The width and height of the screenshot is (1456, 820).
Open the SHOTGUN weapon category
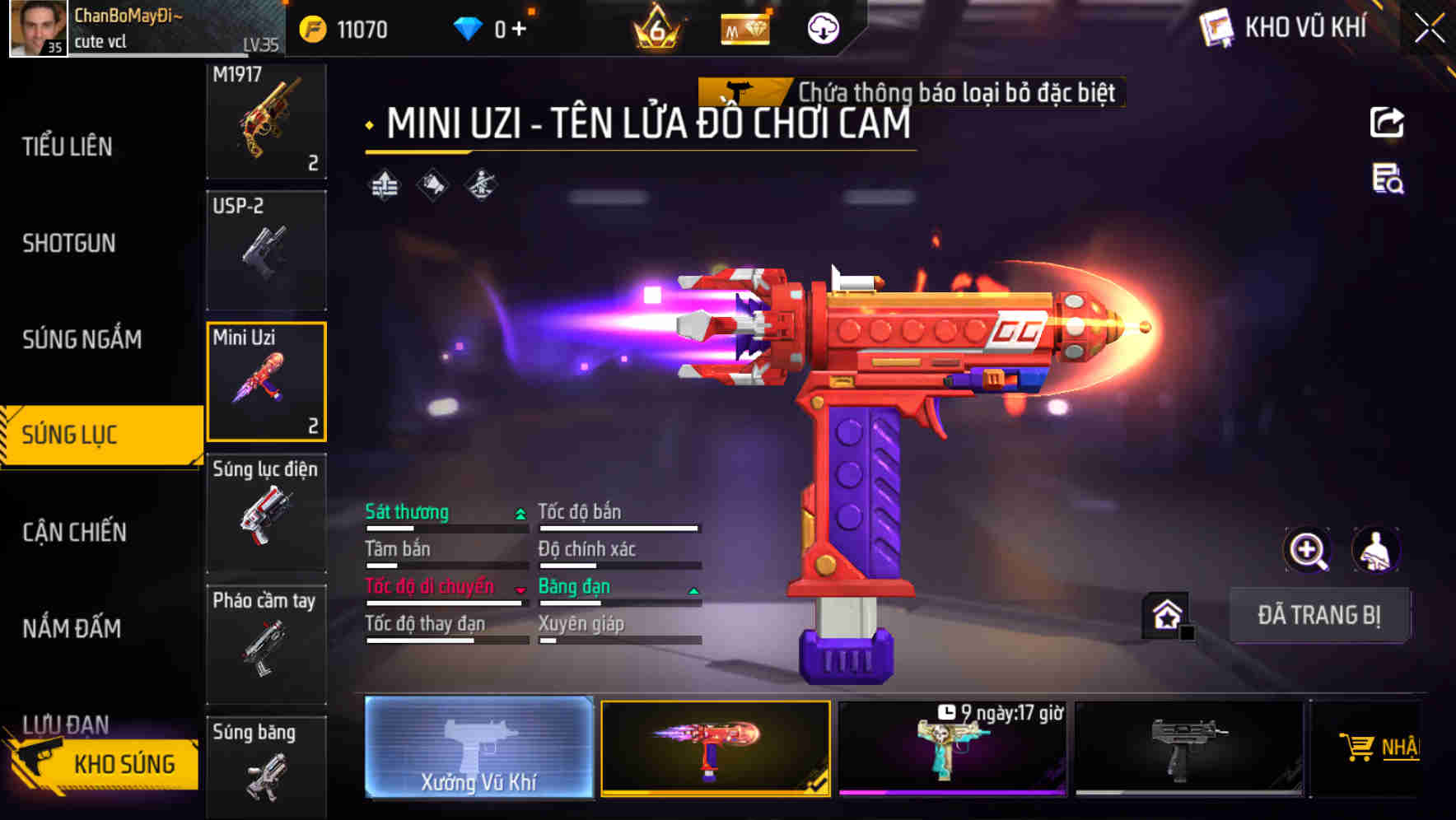69,243
